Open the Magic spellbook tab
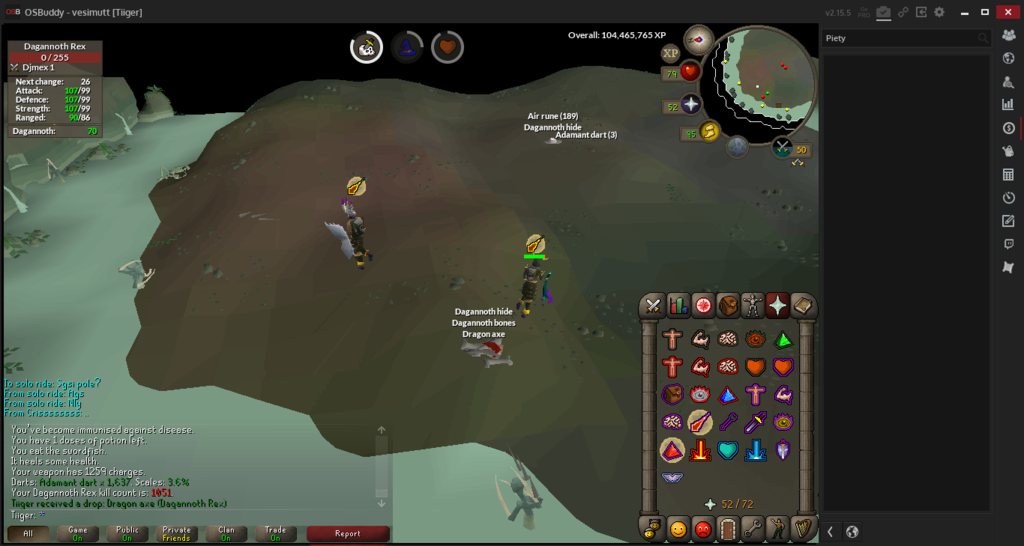1024x546 pixels. [802, 305]
